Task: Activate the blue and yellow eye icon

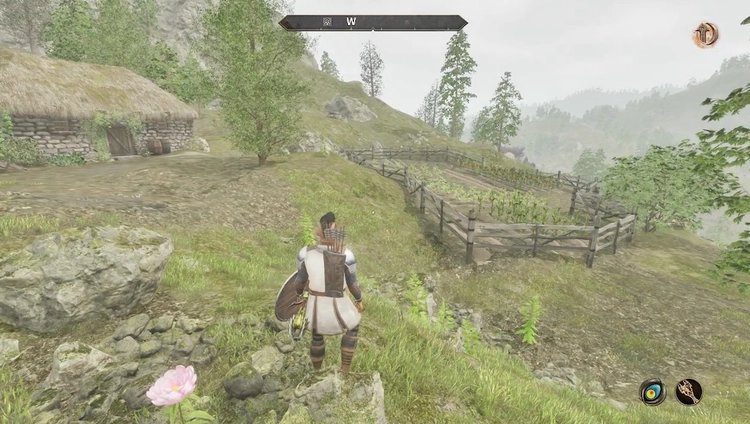Action: pos(653,392)
